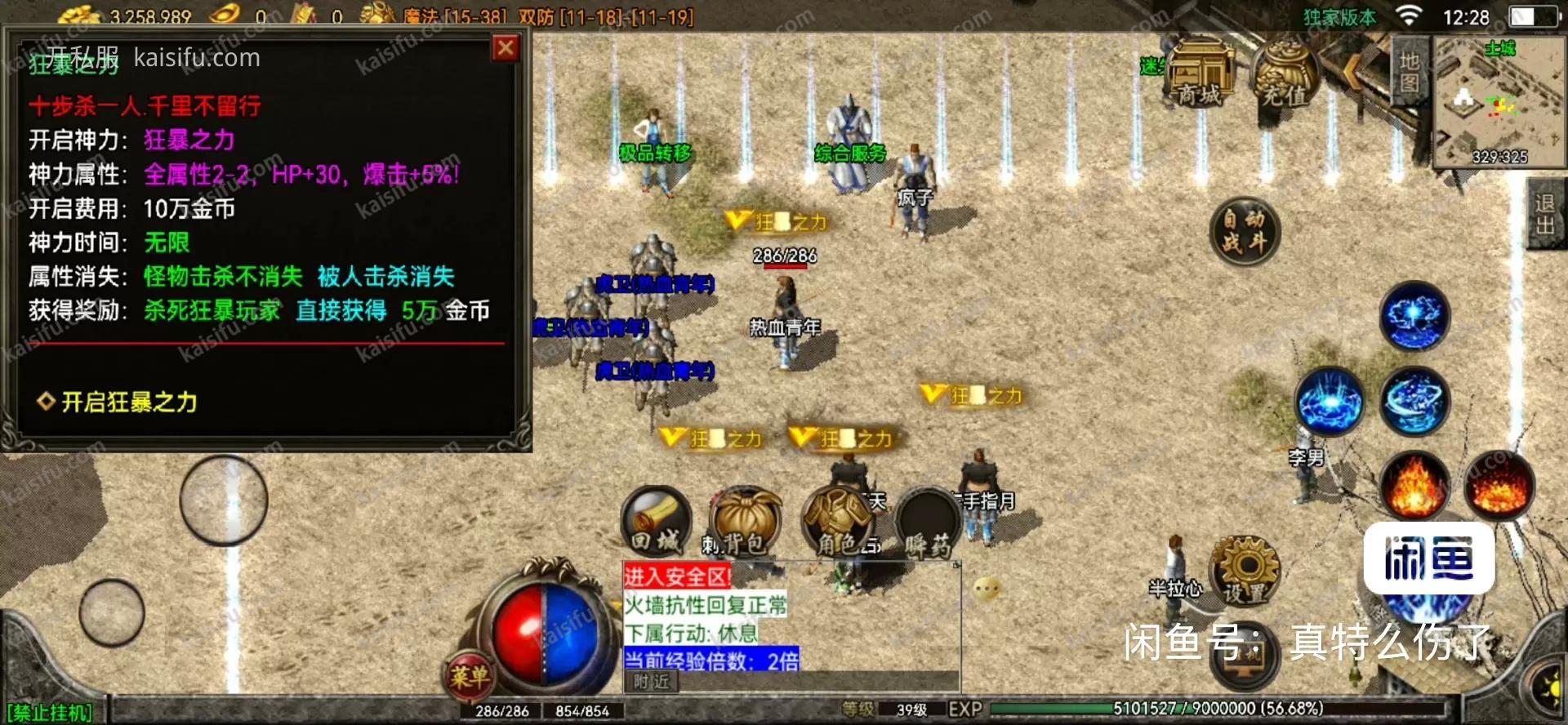1568x725 pixels.
Task: Select the 开启狂暴之力 option
Action: click(129, 402)
